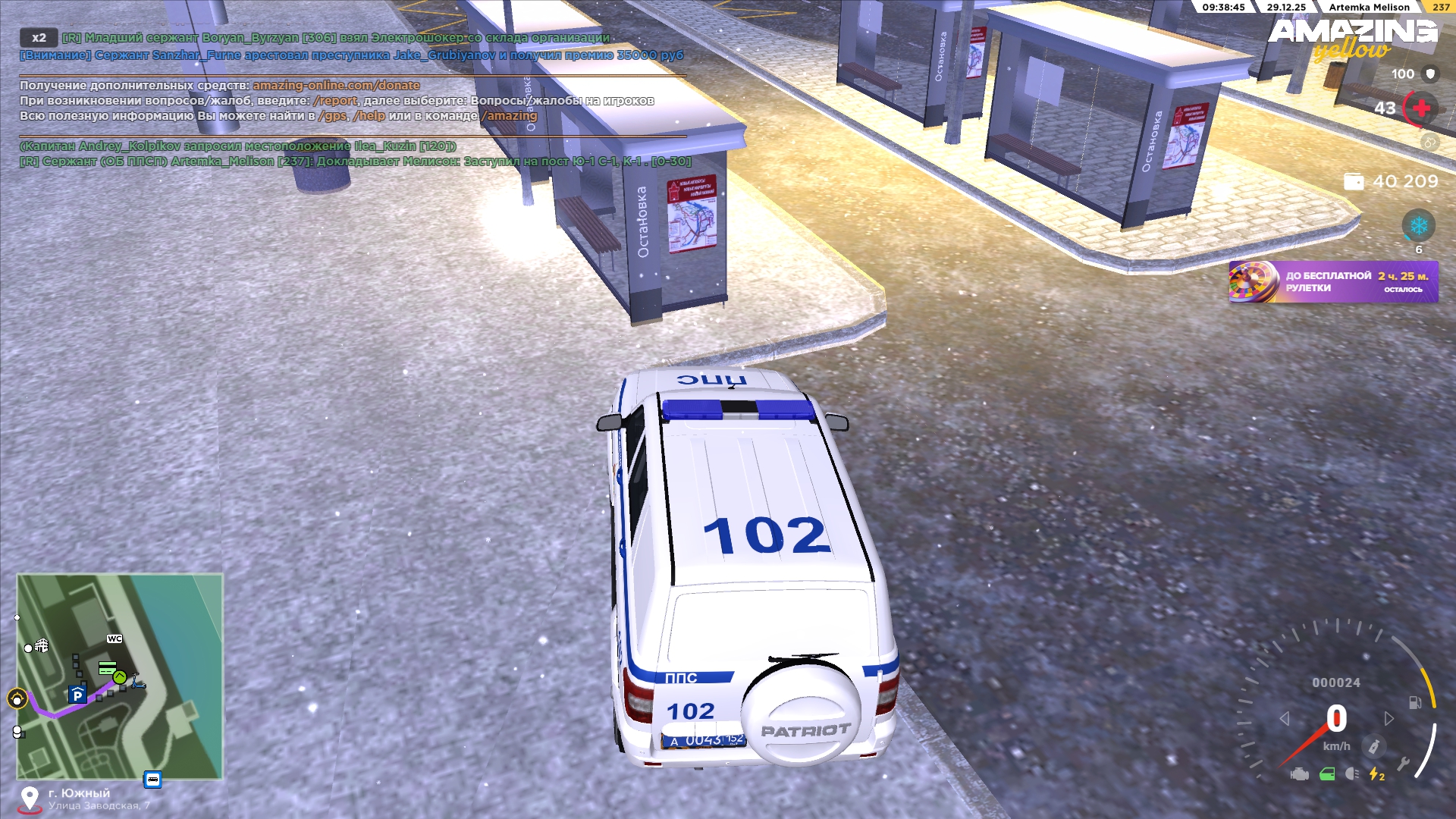The height and width of the screenshot is (819, 1456).
Task: Activate the right turn signal arrow
Action: [1389, 718]
